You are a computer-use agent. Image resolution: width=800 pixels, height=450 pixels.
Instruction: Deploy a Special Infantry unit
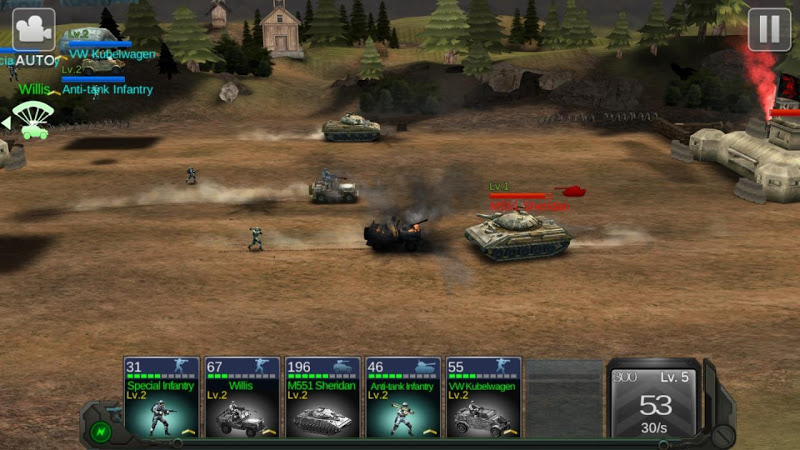162,398
